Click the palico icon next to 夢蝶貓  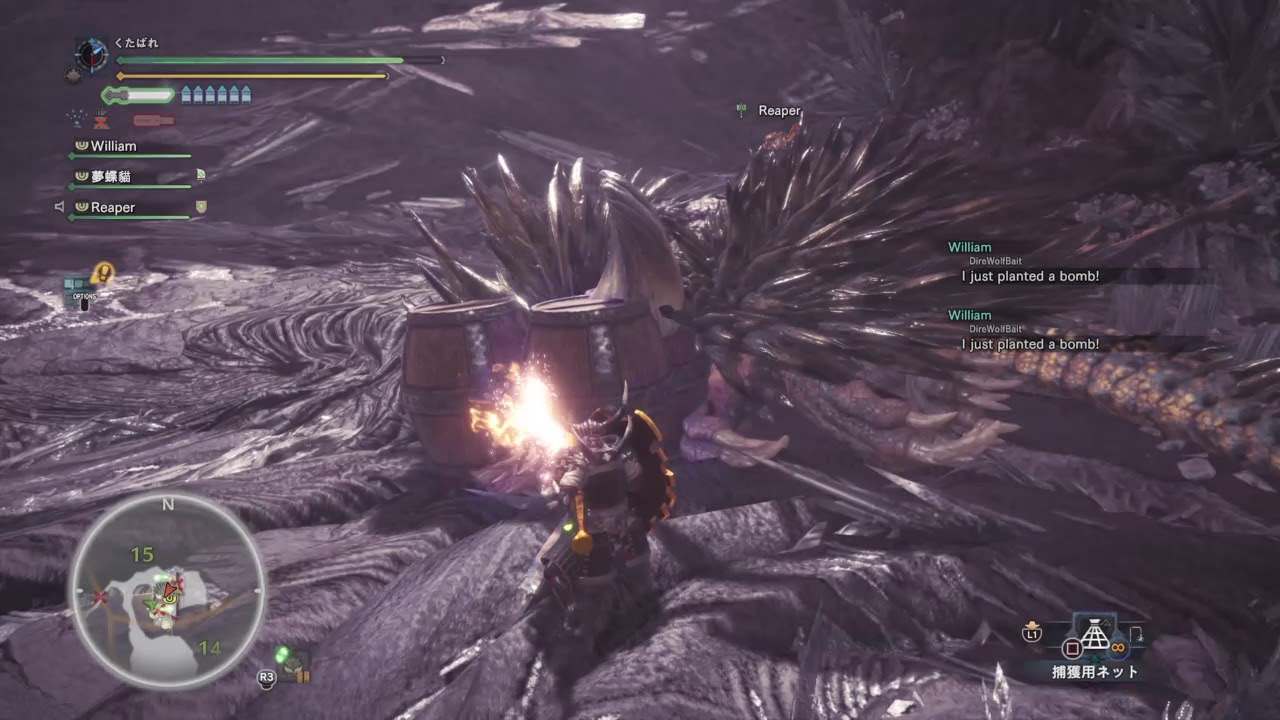tap(200, 174)
